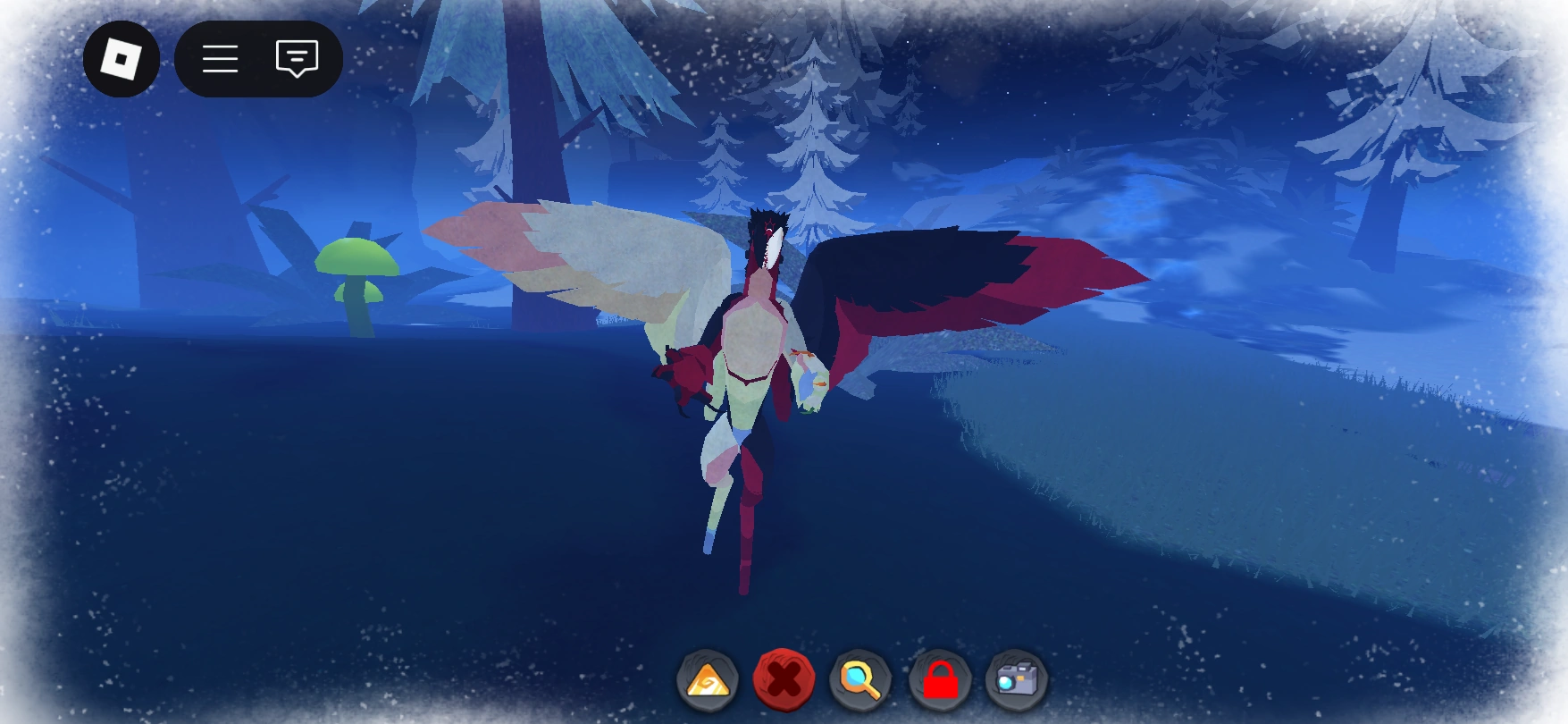Open the Roblox in-game menu

(122, 58)
